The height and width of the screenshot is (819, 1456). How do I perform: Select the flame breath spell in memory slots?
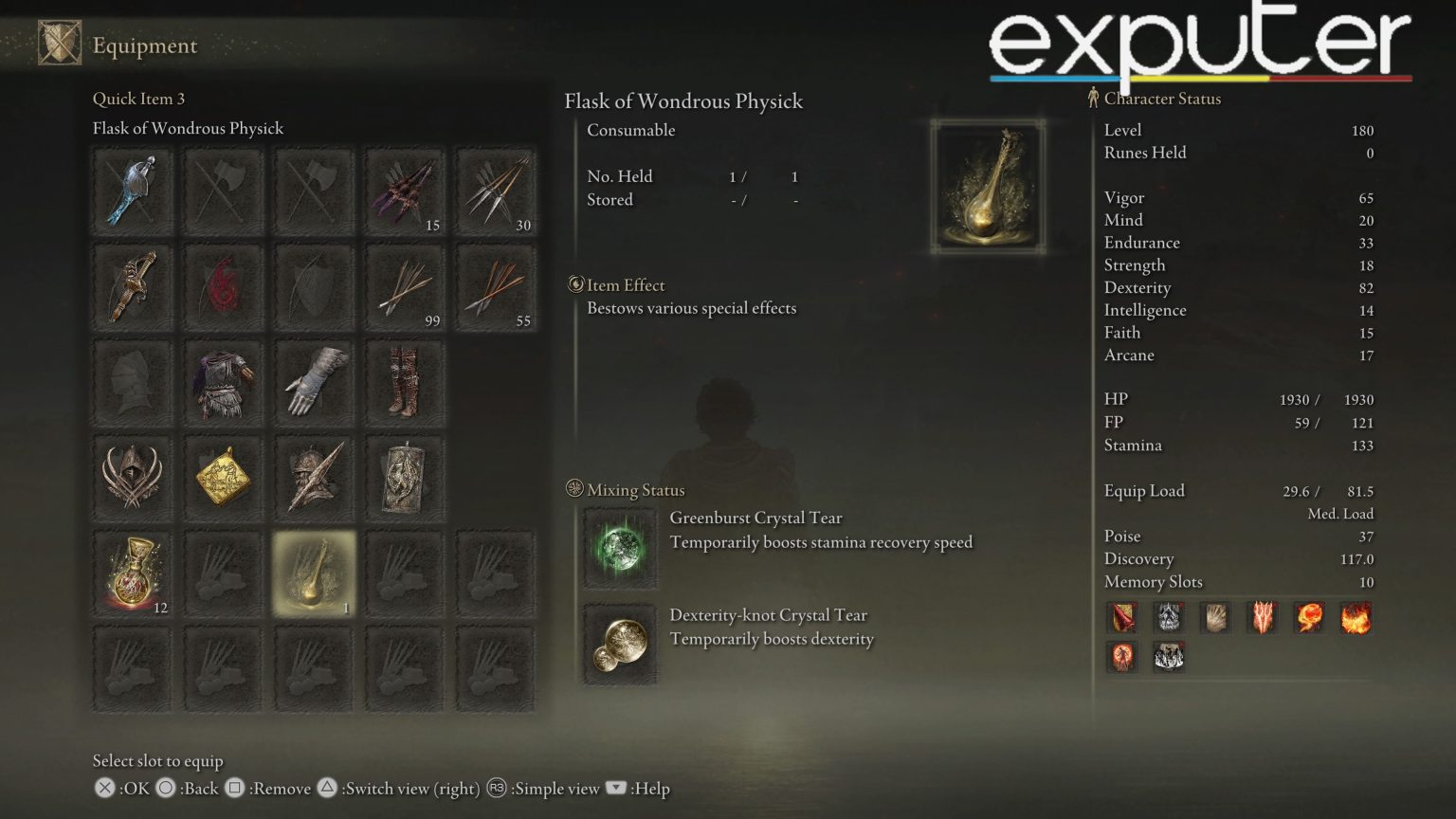pyautogui.click(x=1356, y=617)
